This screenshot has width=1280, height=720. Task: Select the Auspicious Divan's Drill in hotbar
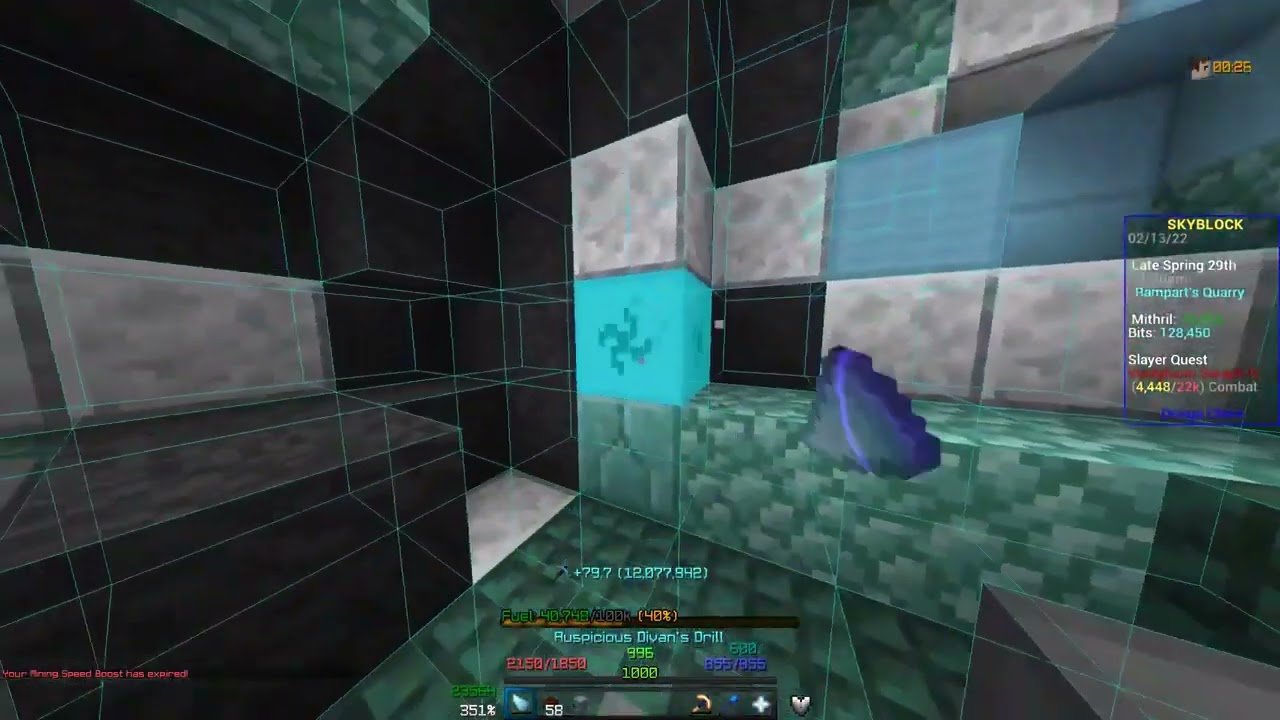tap(522, 701)
